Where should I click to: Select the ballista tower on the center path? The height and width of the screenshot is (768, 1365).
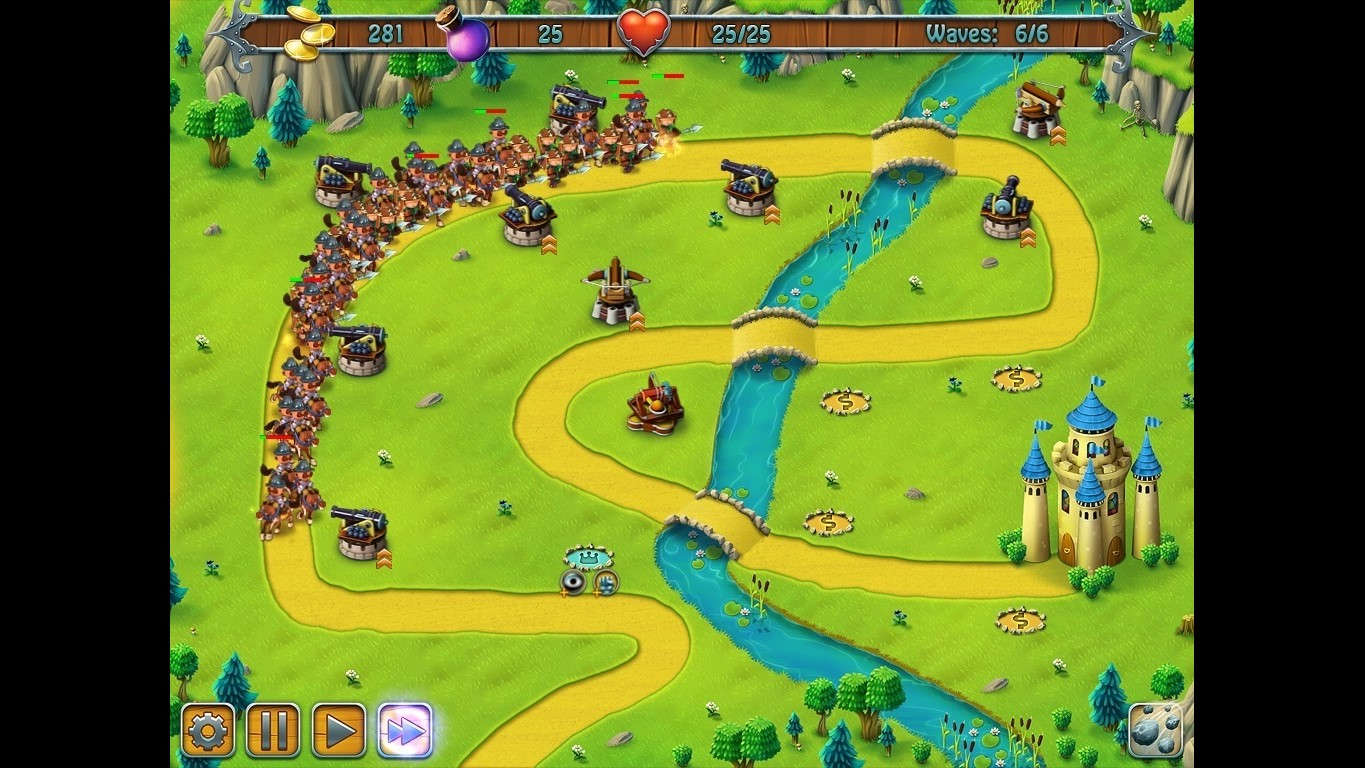610,288
